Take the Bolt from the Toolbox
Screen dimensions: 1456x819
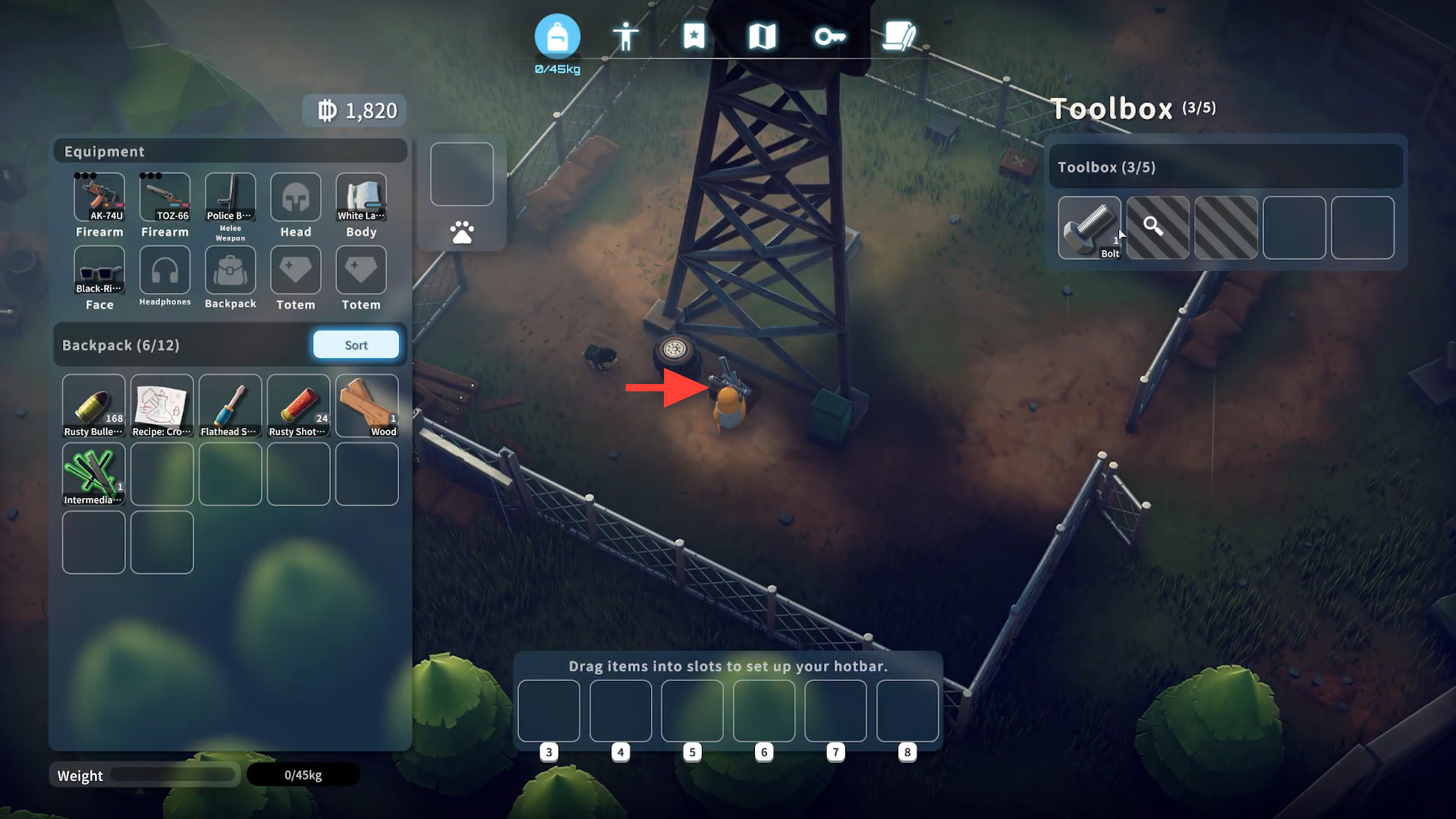click(1089, 227)
